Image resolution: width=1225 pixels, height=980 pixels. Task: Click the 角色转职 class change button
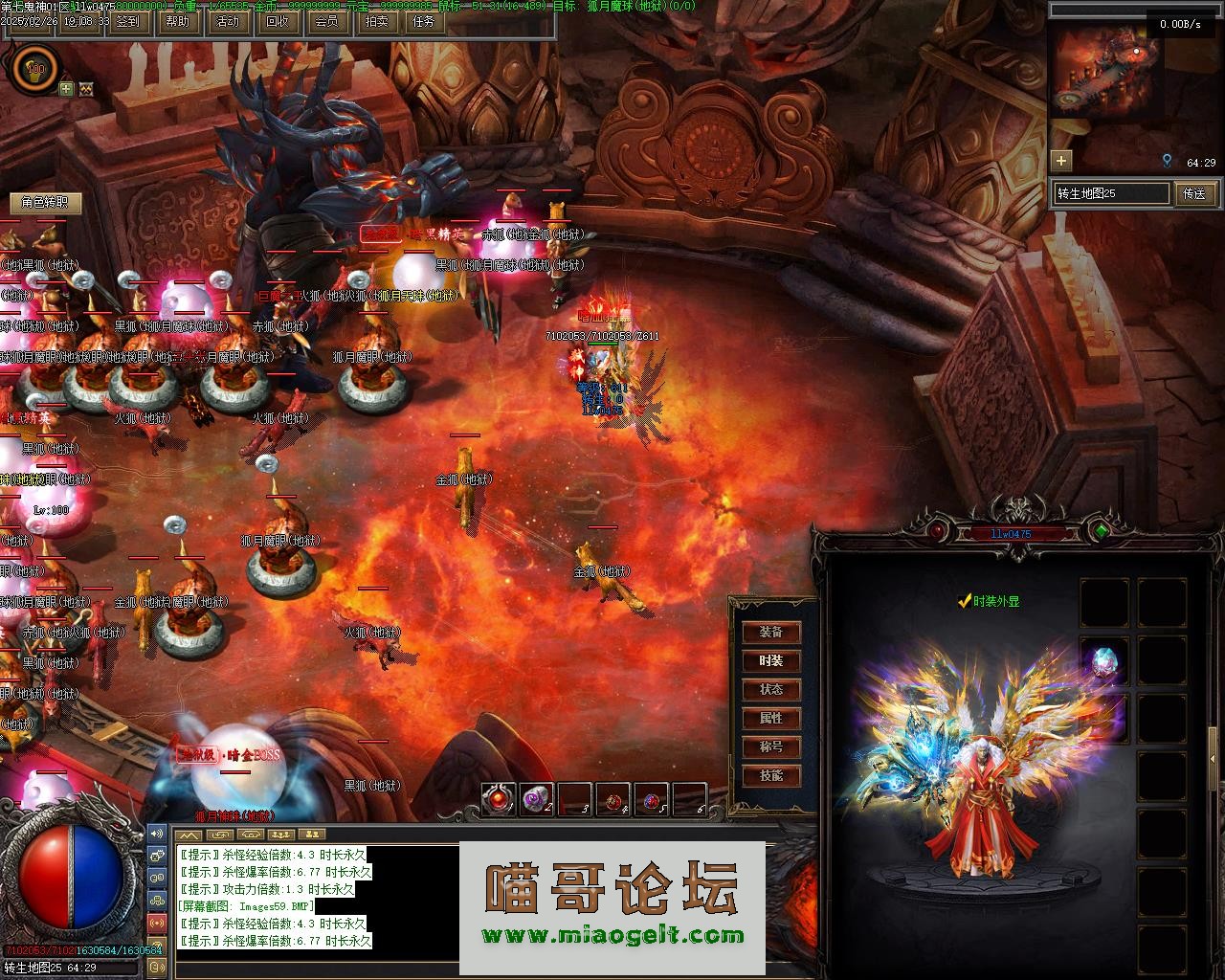(45, 202)
